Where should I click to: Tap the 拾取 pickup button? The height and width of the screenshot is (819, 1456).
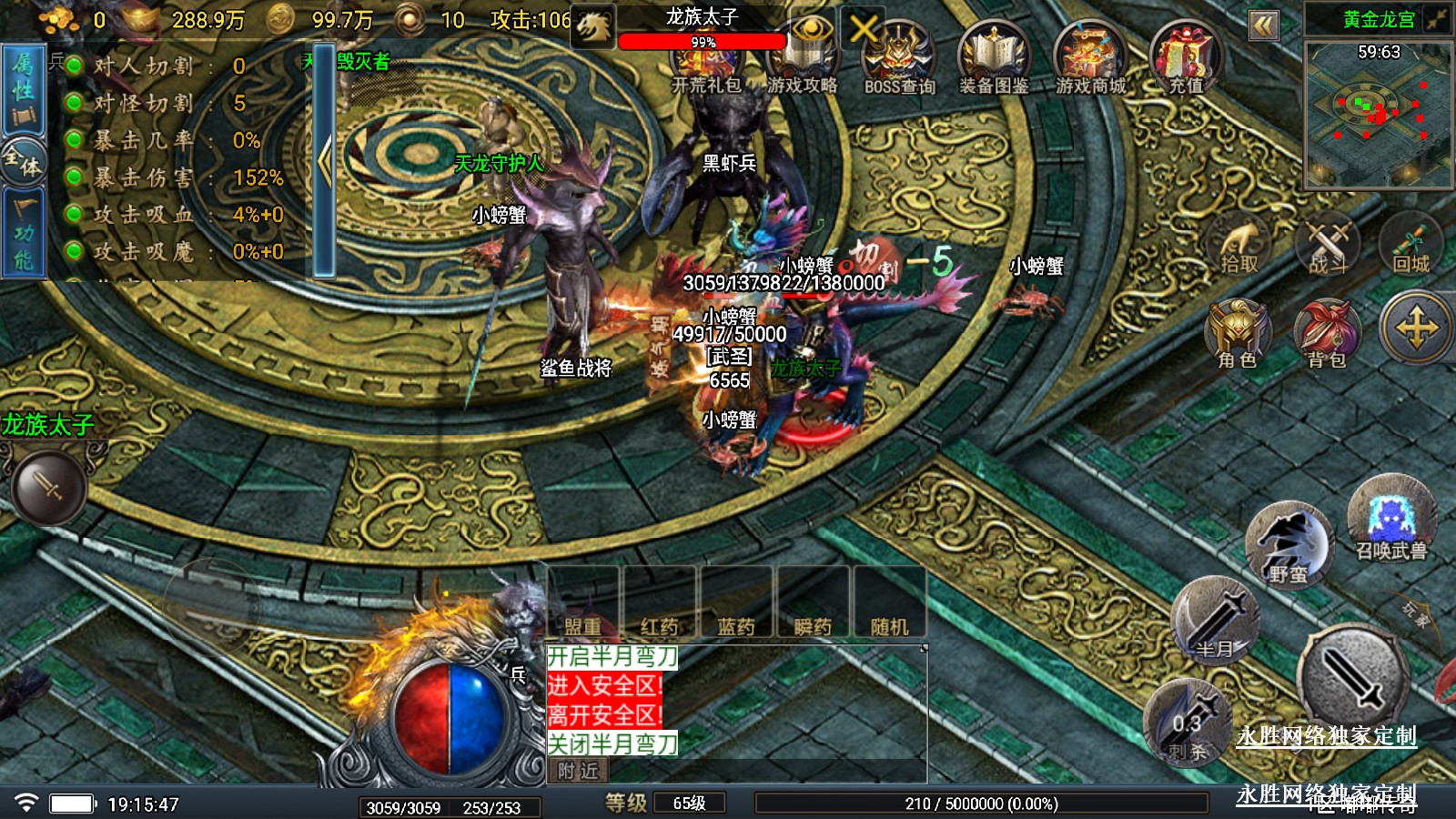[x=1239, y=246]
